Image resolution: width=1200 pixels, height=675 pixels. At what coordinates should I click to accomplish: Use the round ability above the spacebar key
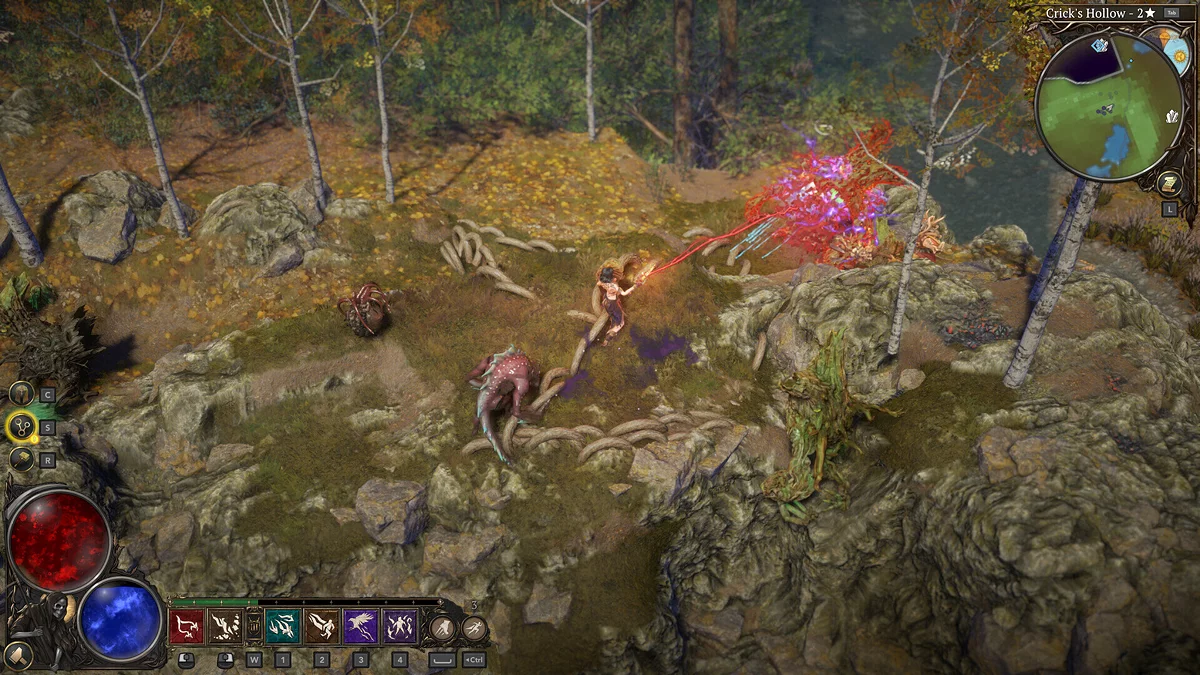tap(442, 628)
